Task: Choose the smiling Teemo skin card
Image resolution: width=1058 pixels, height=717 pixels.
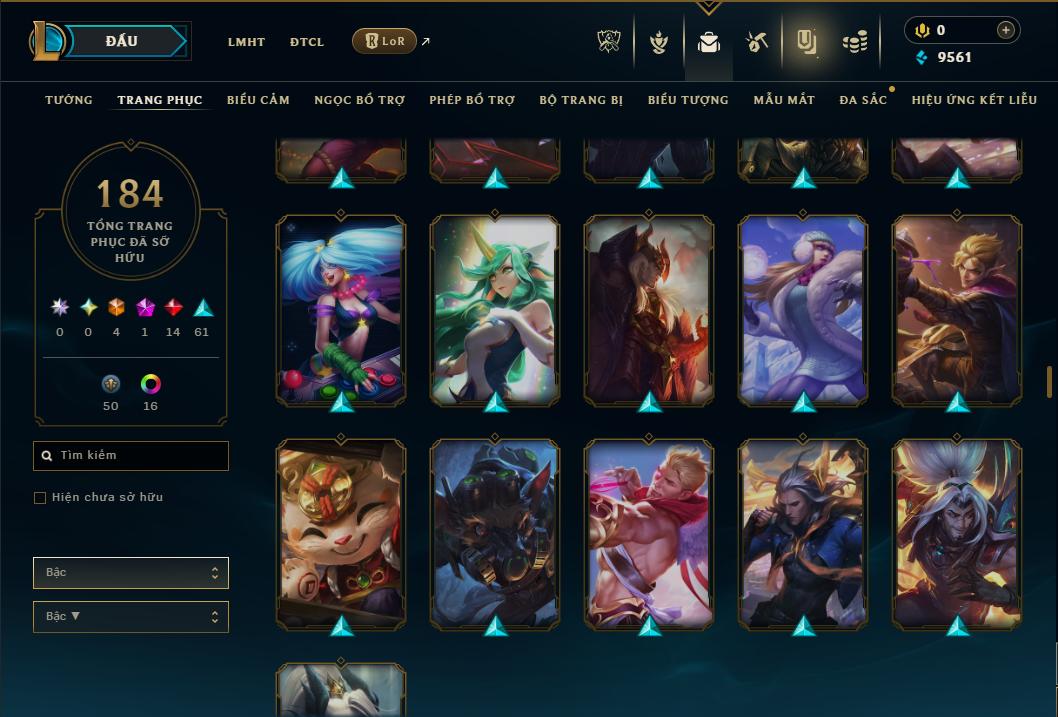Action: pos(341,533)
